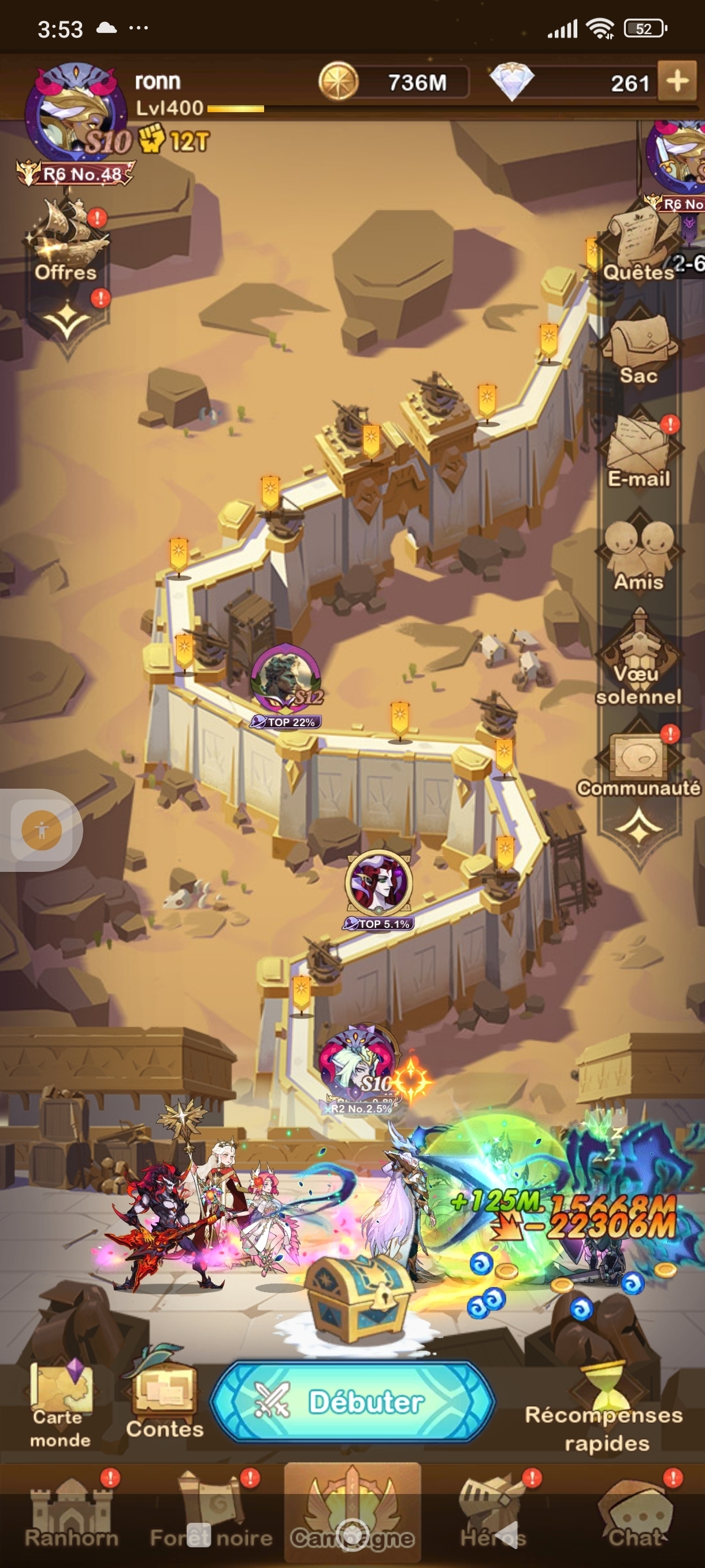Screen dimensions: 705x1568
Task: Tap the plus button to buy diamonds
Action: [x=677, y=82]
